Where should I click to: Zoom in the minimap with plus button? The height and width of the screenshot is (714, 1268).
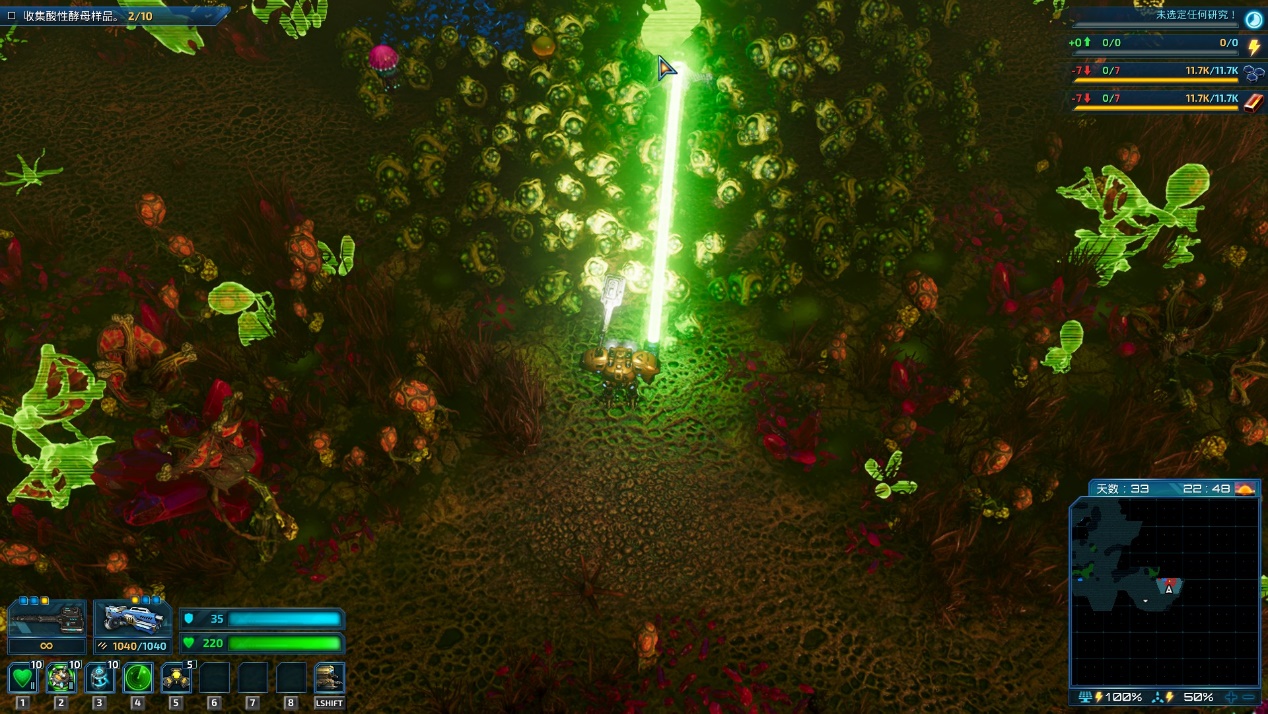pos(1231,697)
